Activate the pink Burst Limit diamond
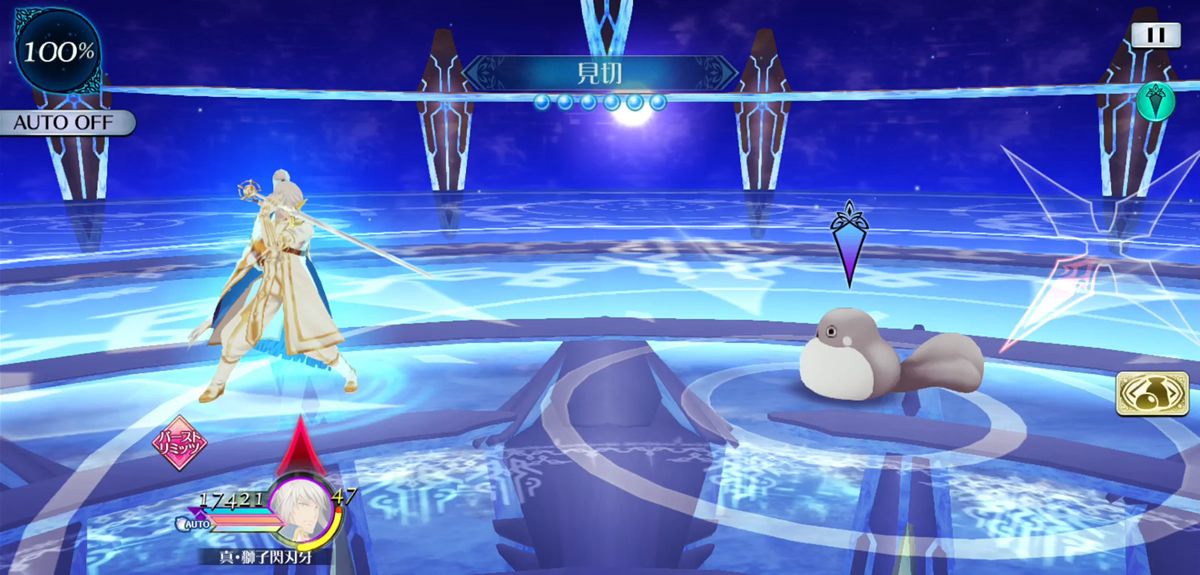The height and width of the screenshot is (575, 1200). 180,442
